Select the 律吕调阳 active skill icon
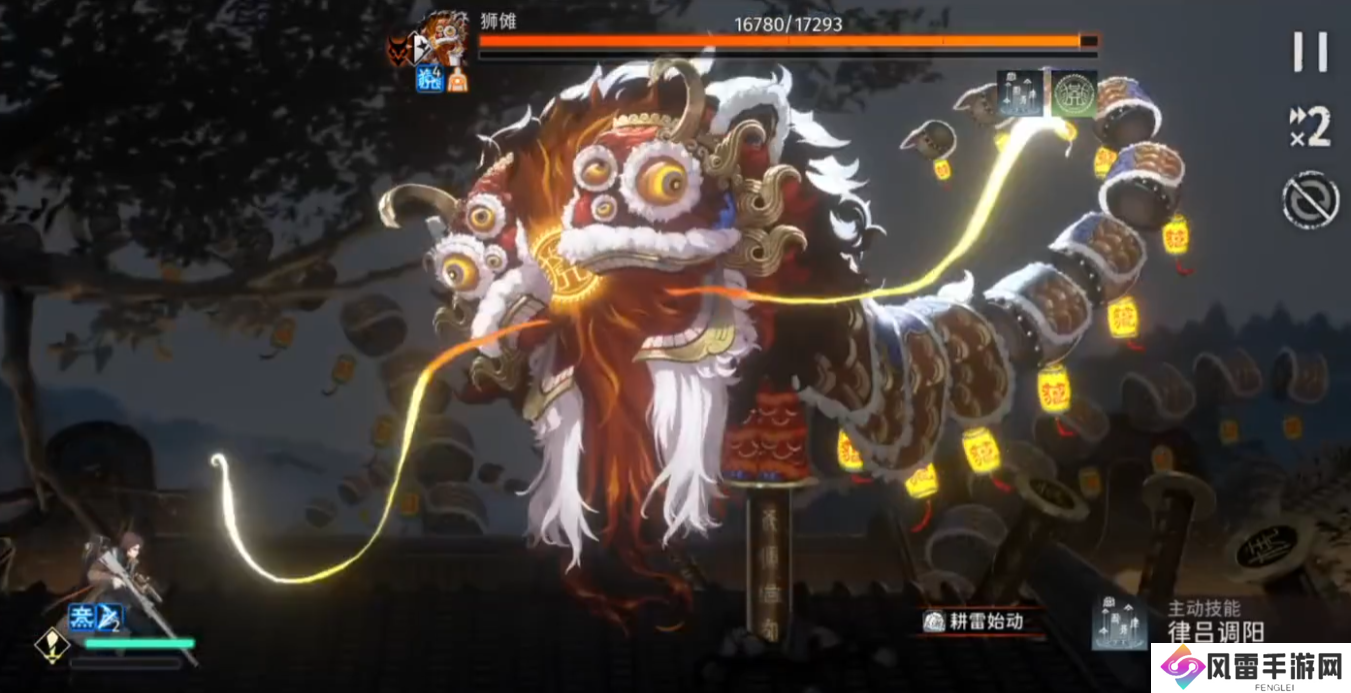 point(1119,620)
